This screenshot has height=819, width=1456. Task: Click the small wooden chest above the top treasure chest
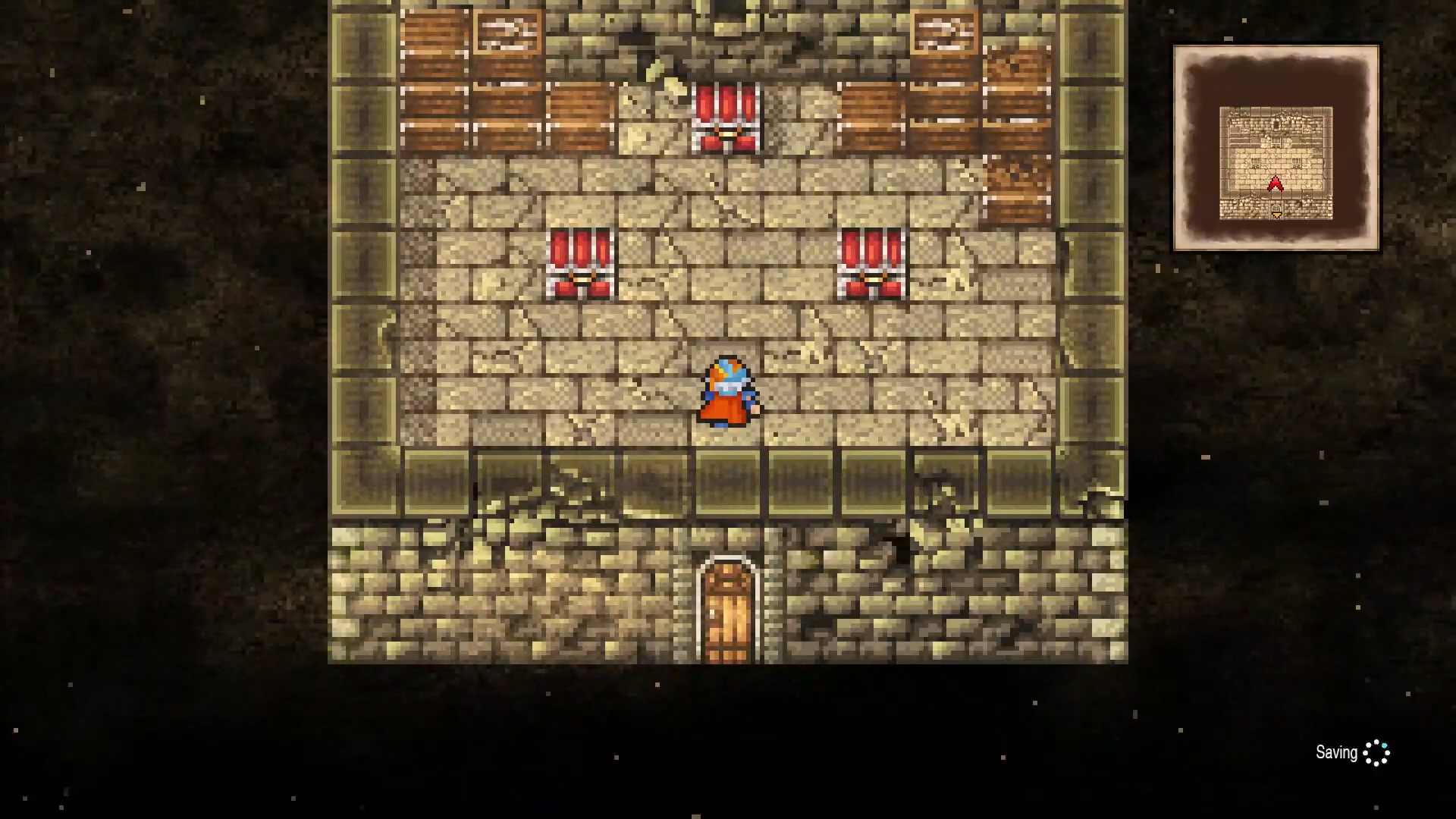click(x=508, y=30)
